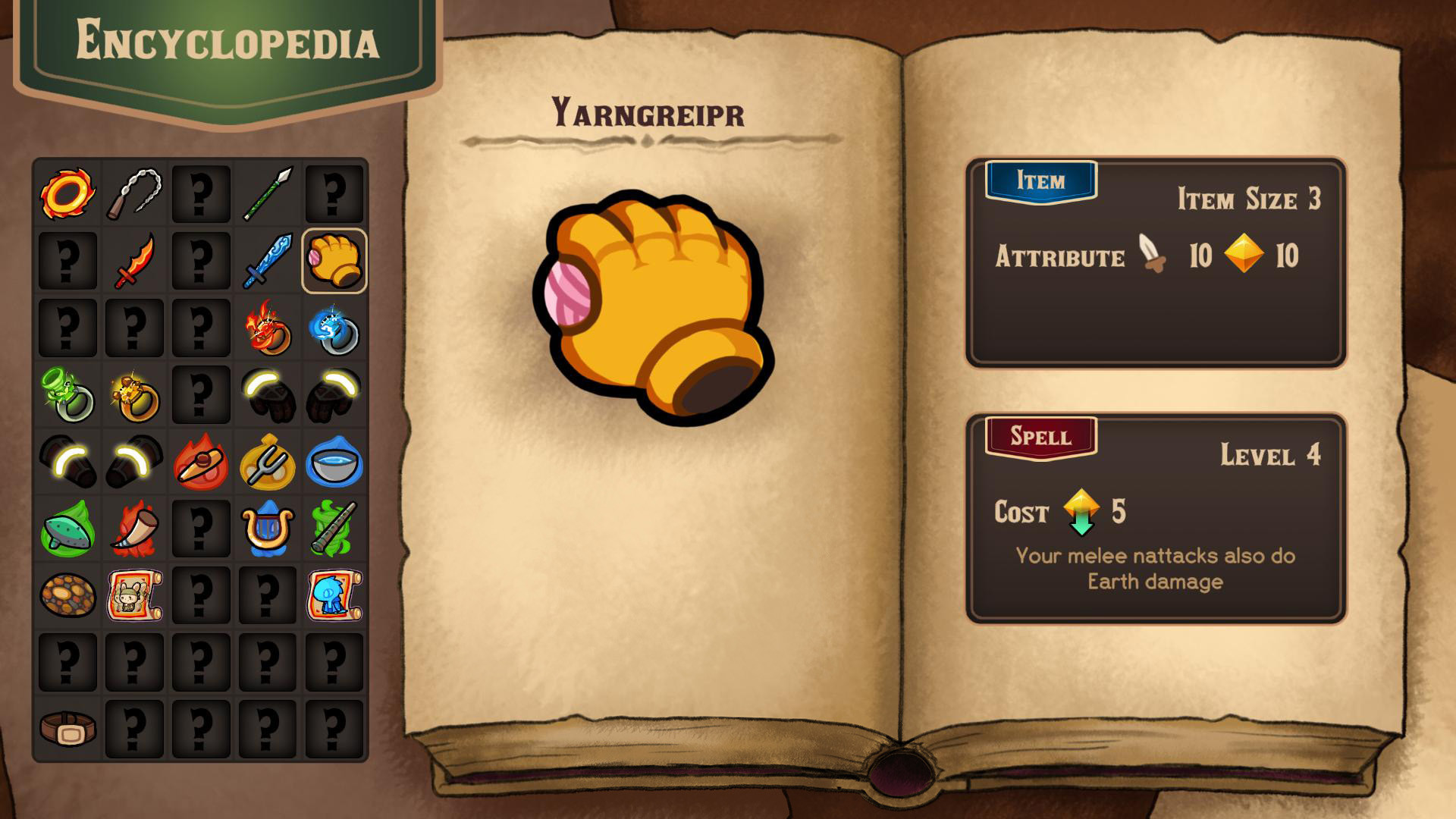The height and width of the screenshot is (819, 1456).
Task: Select the green spear item
Action: click(268, 192)
